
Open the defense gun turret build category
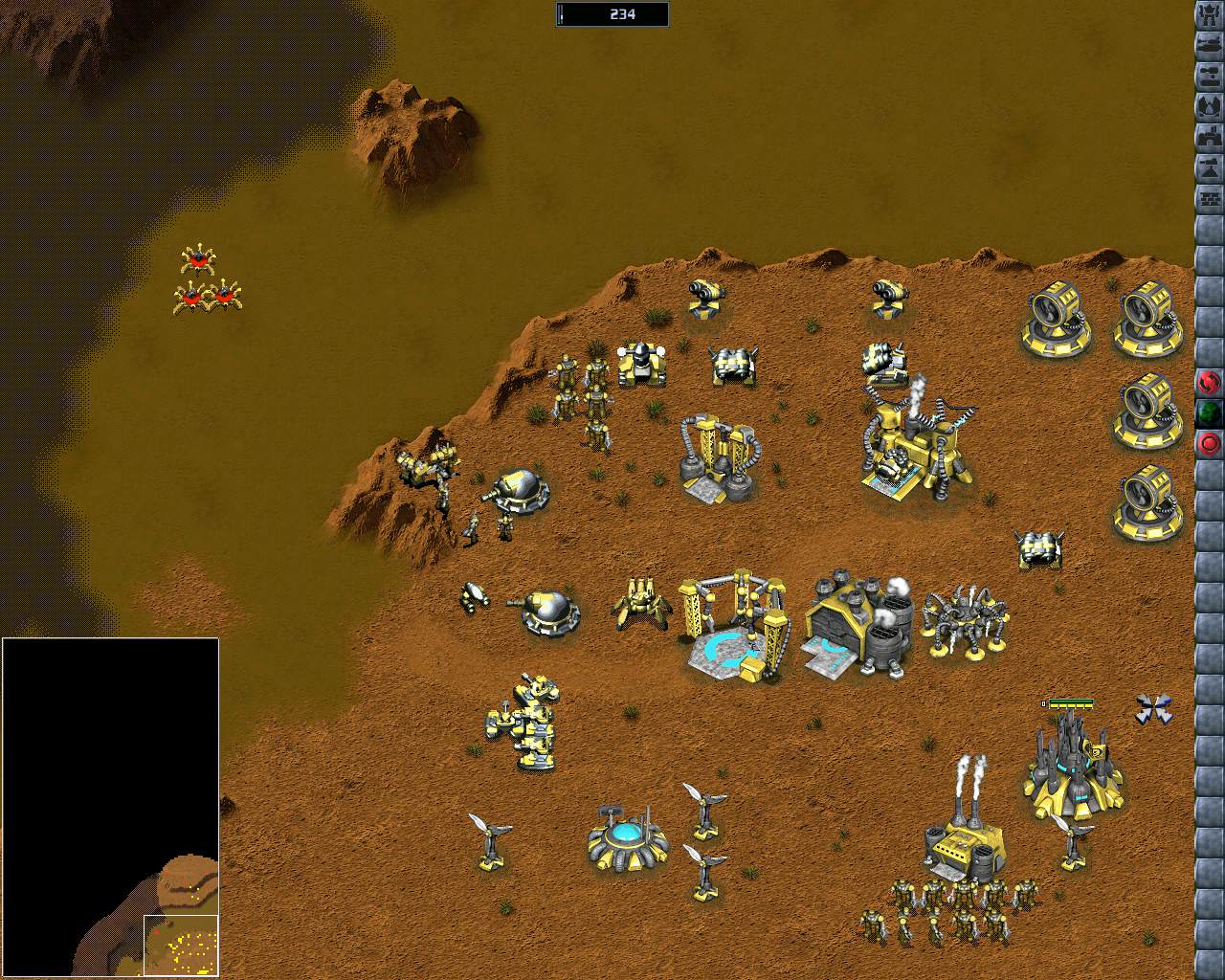1210,167
